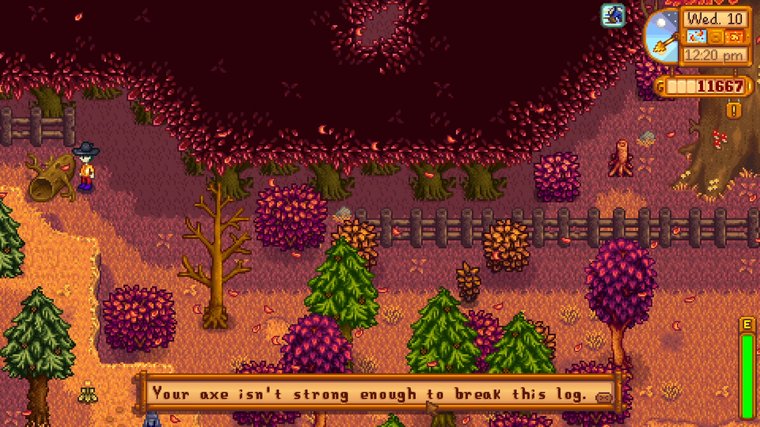Open the quest journal exclamation icon

tap(735, 110)
